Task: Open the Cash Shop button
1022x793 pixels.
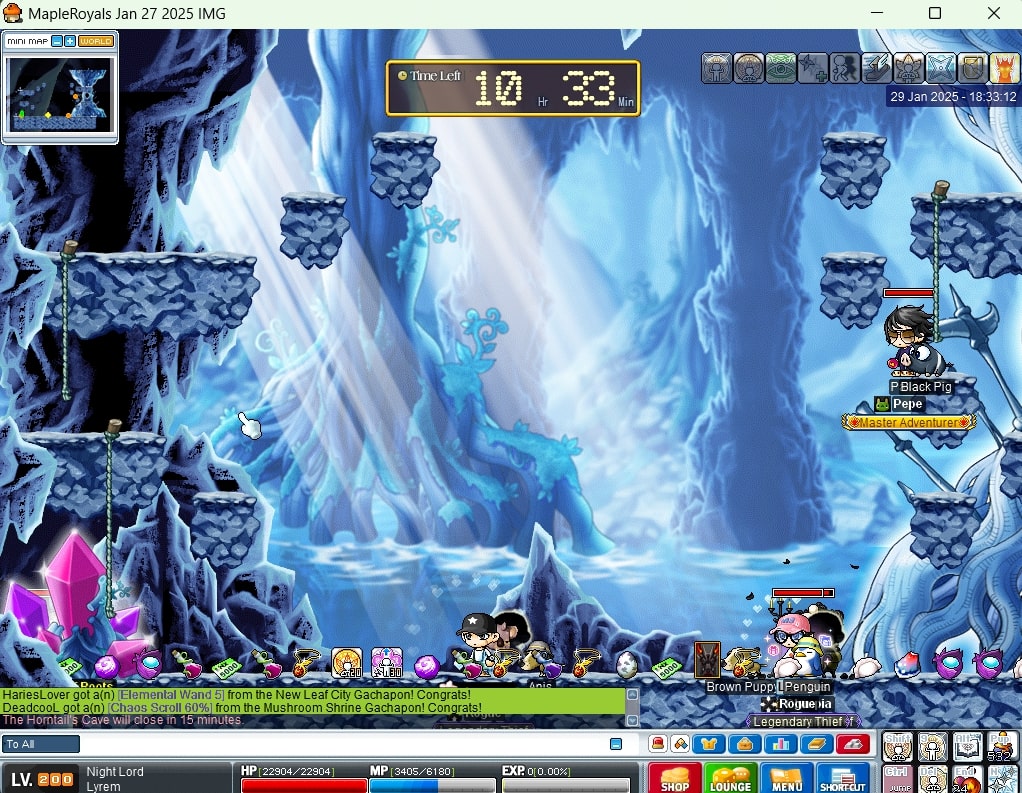Action: click(x=674, y=778)
